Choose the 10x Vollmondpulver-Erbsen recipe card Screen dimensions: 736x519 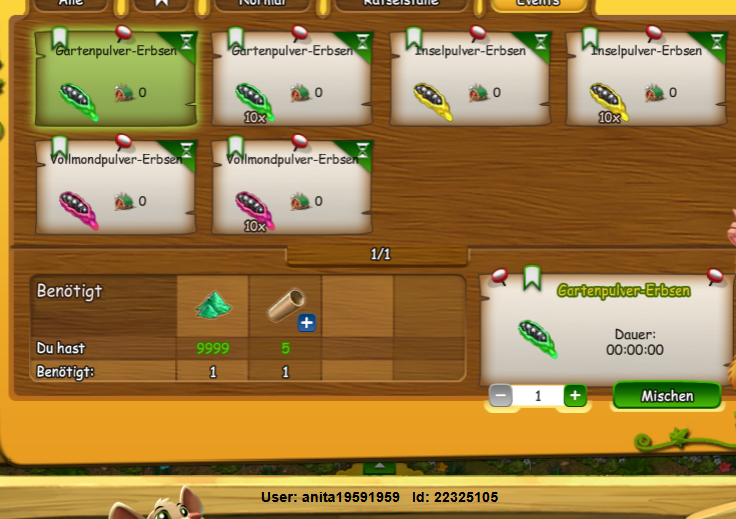coord(292,188)
